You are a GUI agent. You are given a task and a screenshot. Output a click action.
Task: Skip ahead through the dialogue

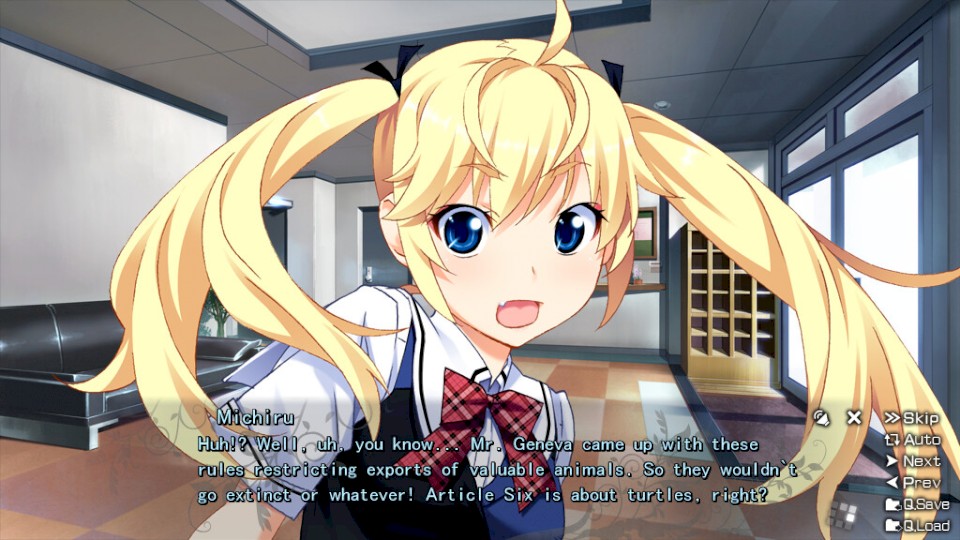(911, 418)
